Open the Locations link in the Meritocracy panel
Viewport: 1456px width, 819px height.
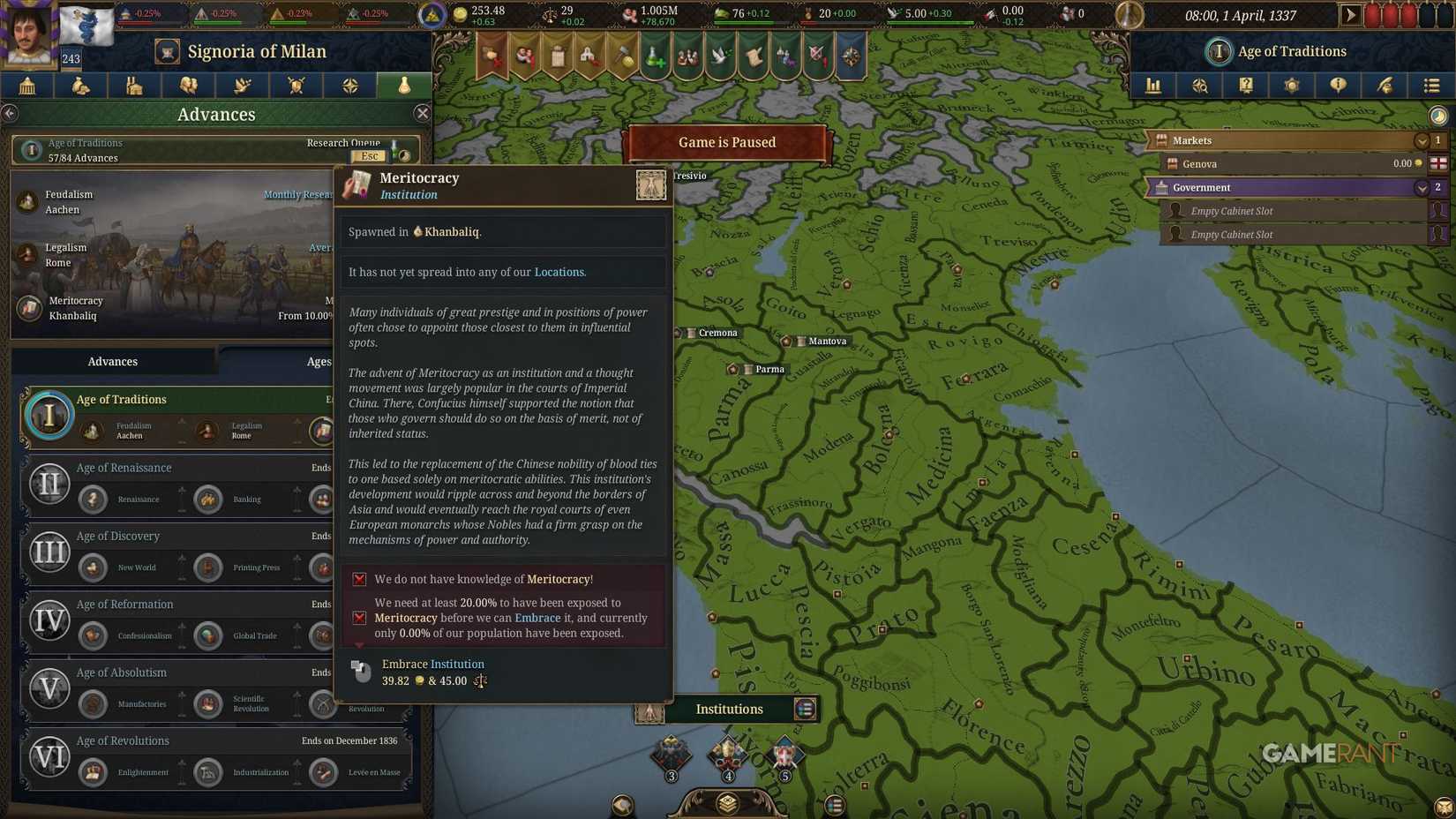559,272
